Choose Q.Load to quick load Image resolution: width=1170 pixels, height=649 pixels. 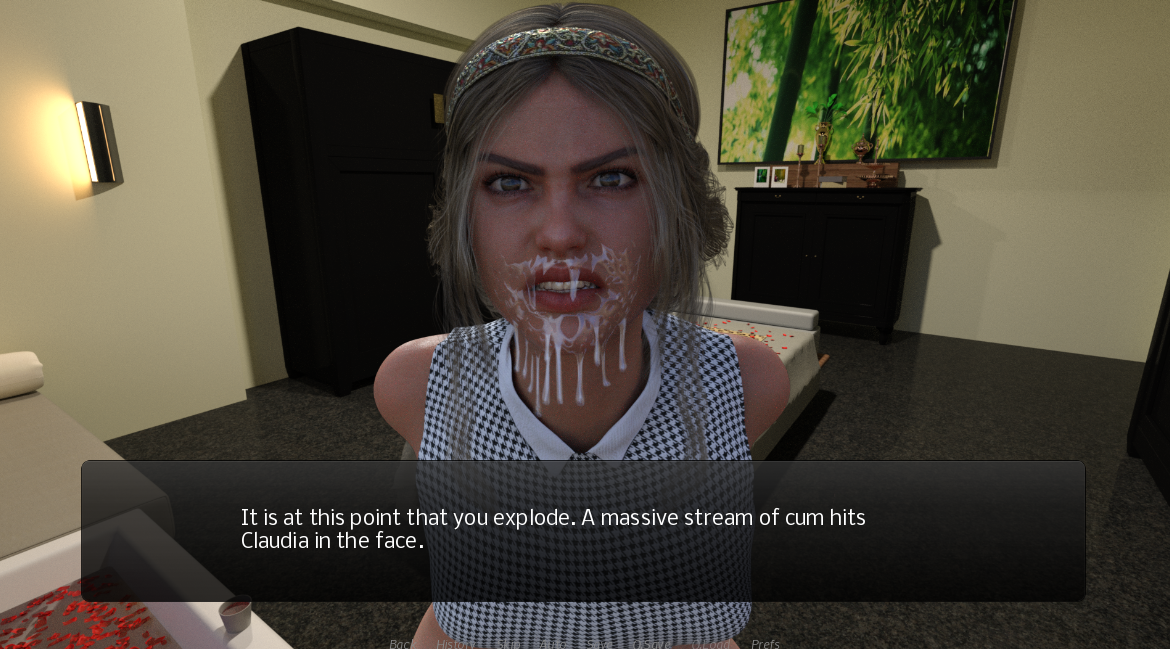tap(710, 643)
